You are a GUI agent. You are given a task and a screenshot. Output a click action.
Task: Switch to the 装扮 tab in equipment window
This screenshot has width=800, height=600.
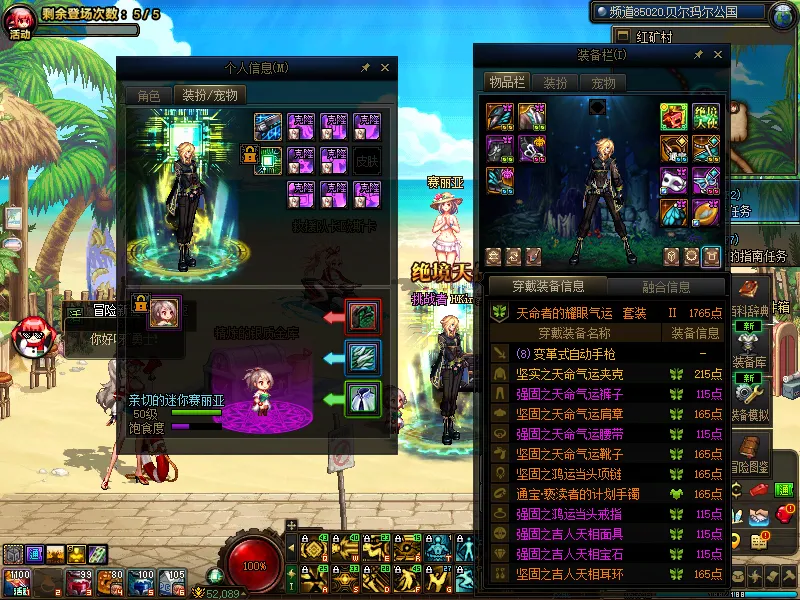point(555,82)
